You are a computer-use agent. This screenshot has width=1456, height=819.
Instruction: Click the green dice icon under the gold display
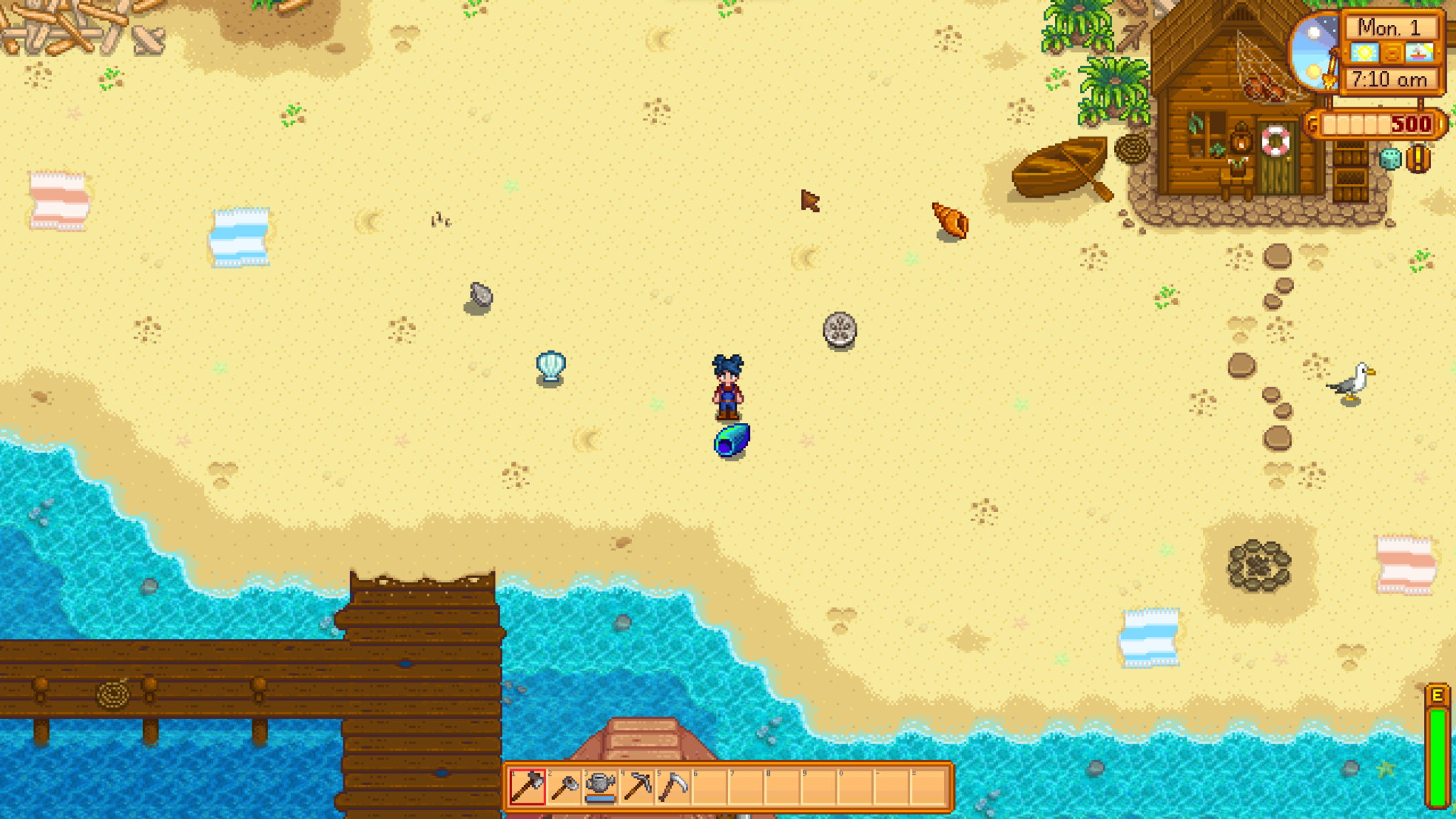[x=1390, y=159]
